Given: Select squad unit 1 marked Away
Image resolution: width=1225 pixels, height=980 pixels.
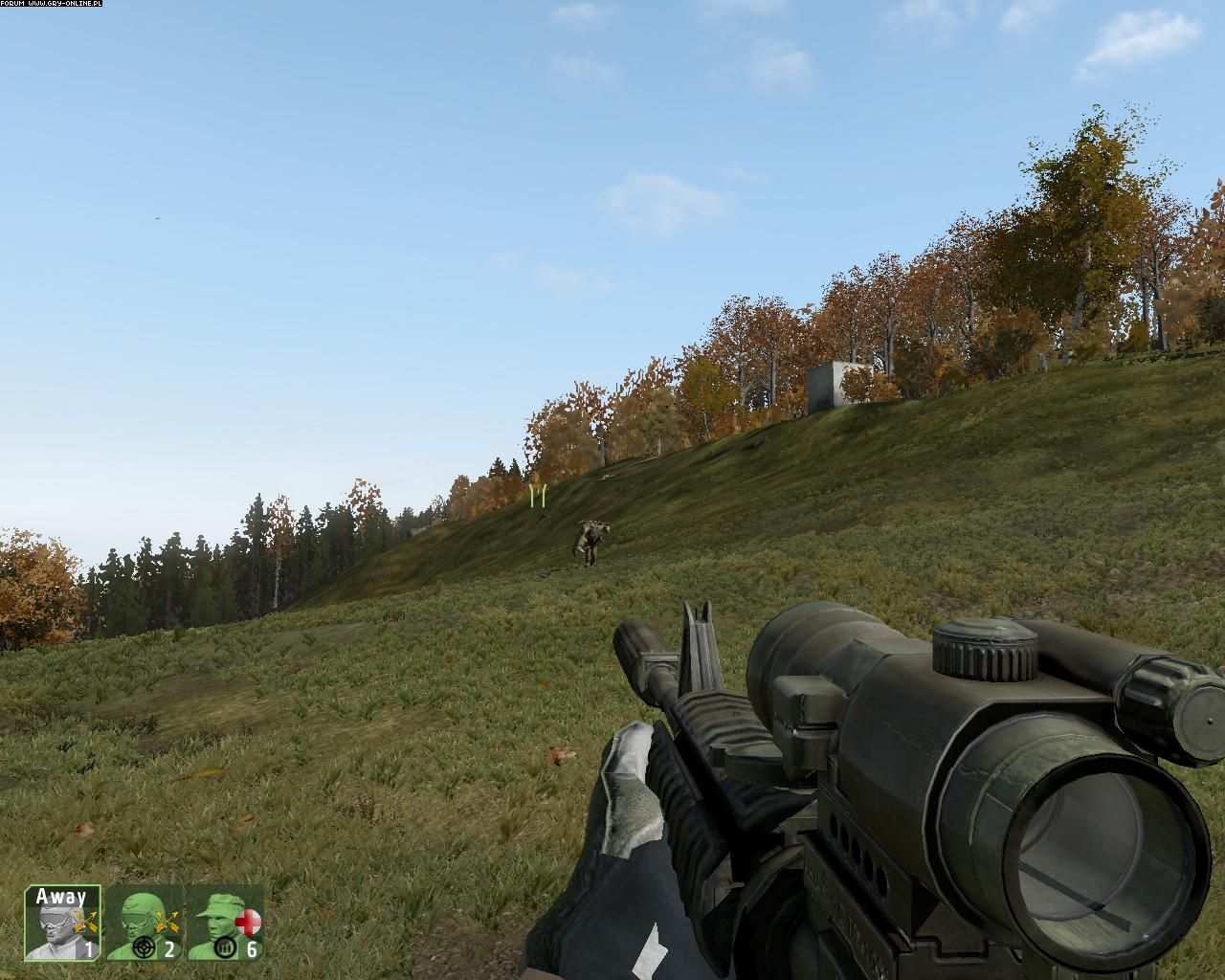Looking at the screenshot, I should coord(62,924).
